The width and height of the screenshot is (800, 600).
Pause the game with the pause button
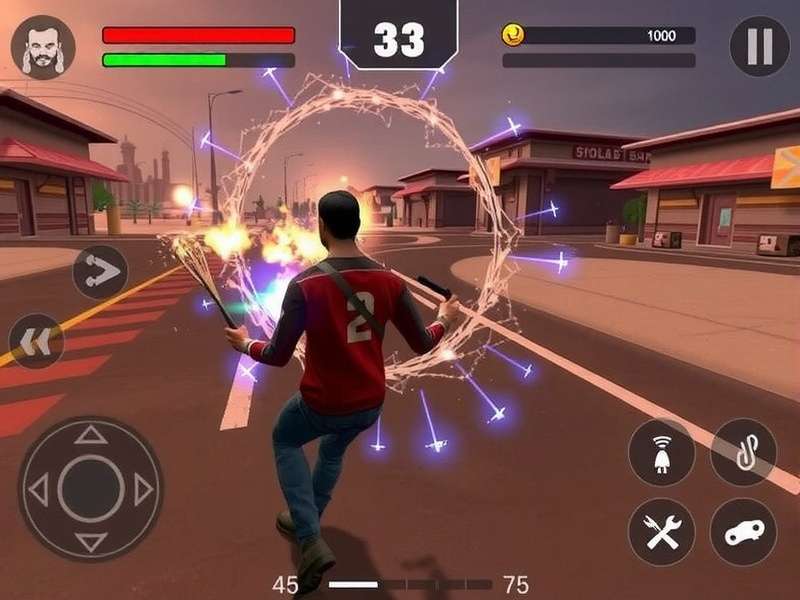click(759, 46)
